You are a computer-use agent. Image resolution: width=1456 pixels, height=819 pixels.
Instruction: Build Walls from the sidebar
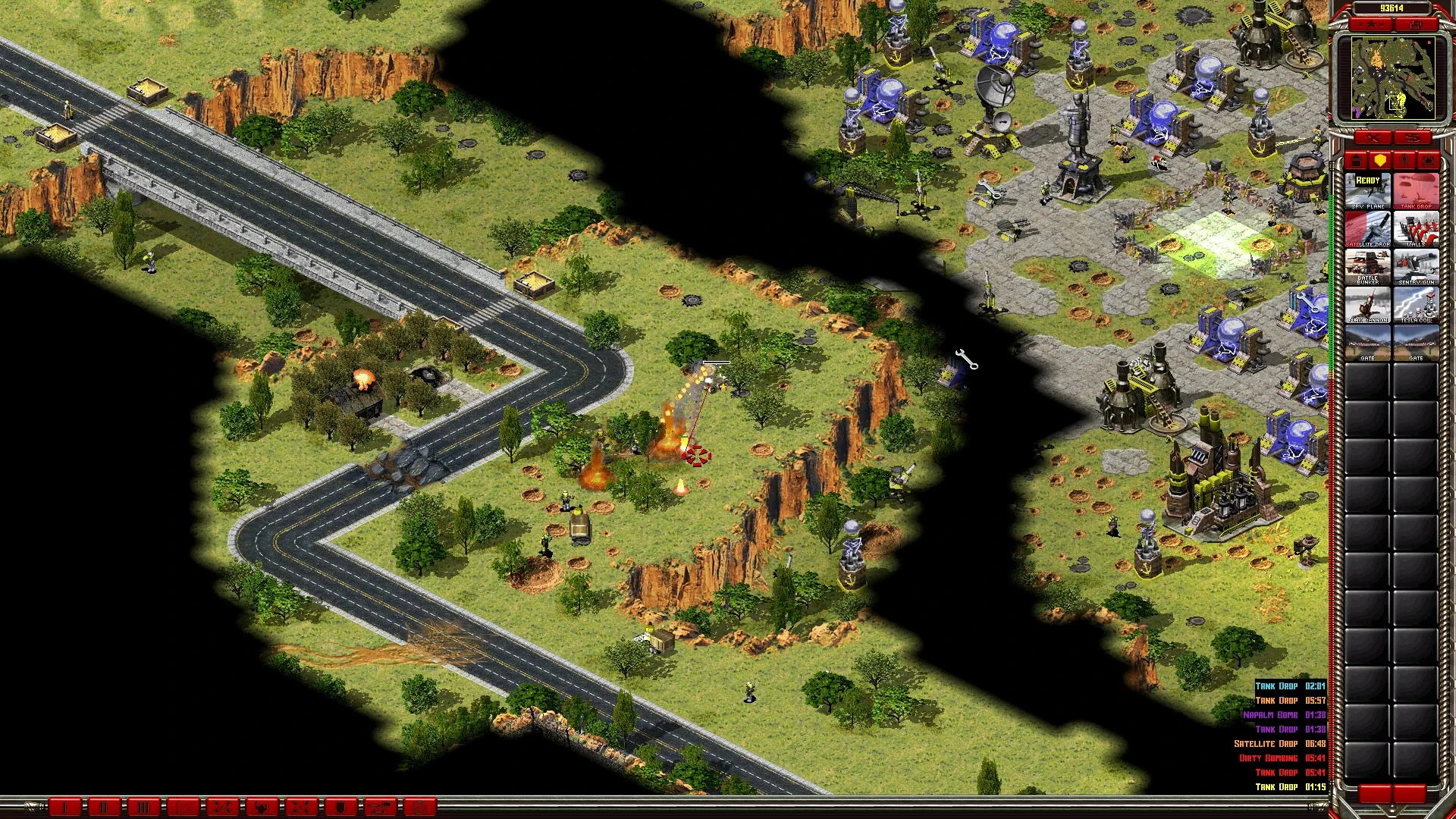pyautogui.click(x=1416, y=228)
